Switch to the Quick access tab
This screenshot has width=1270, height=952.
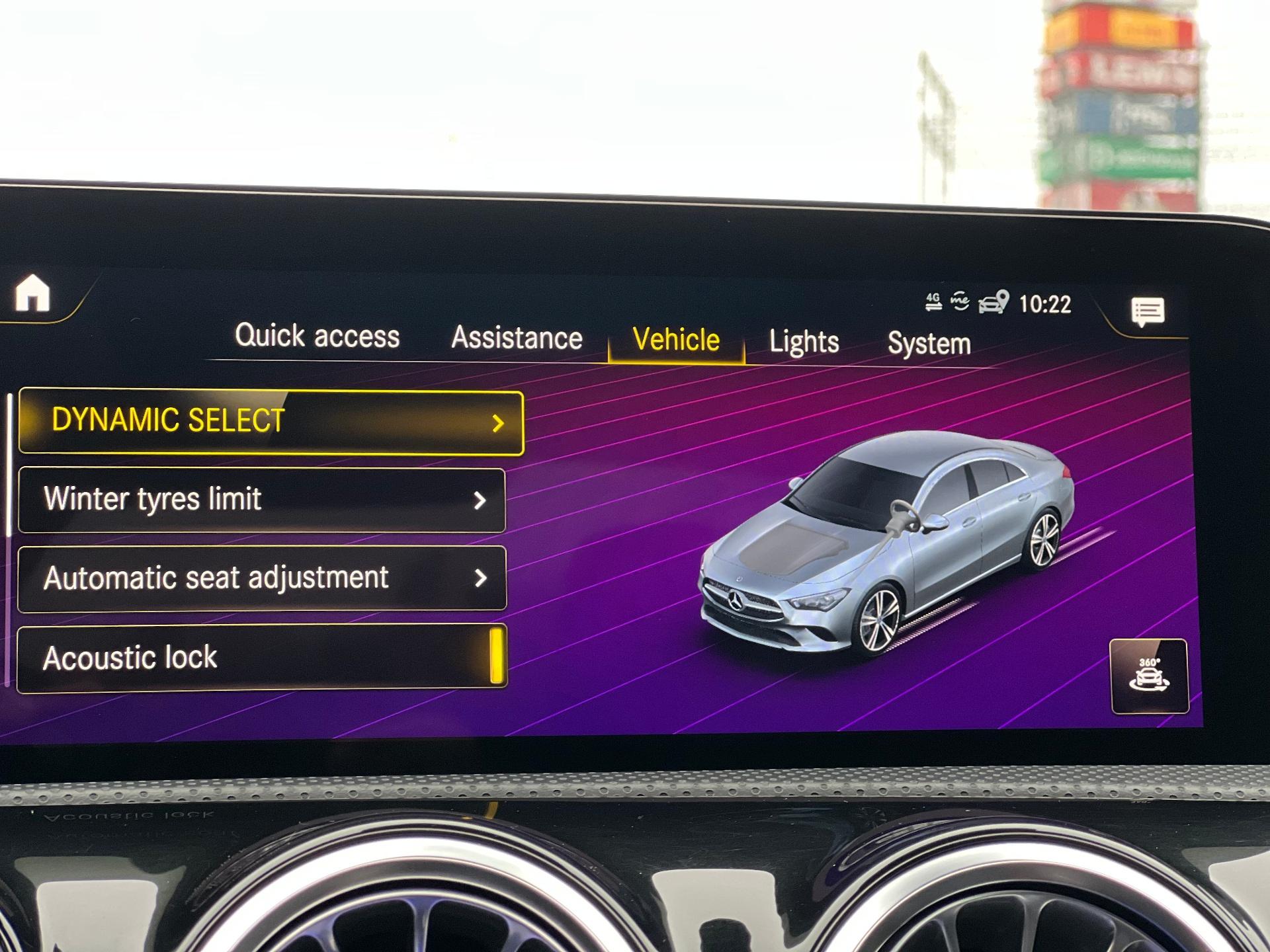(317, 336)
